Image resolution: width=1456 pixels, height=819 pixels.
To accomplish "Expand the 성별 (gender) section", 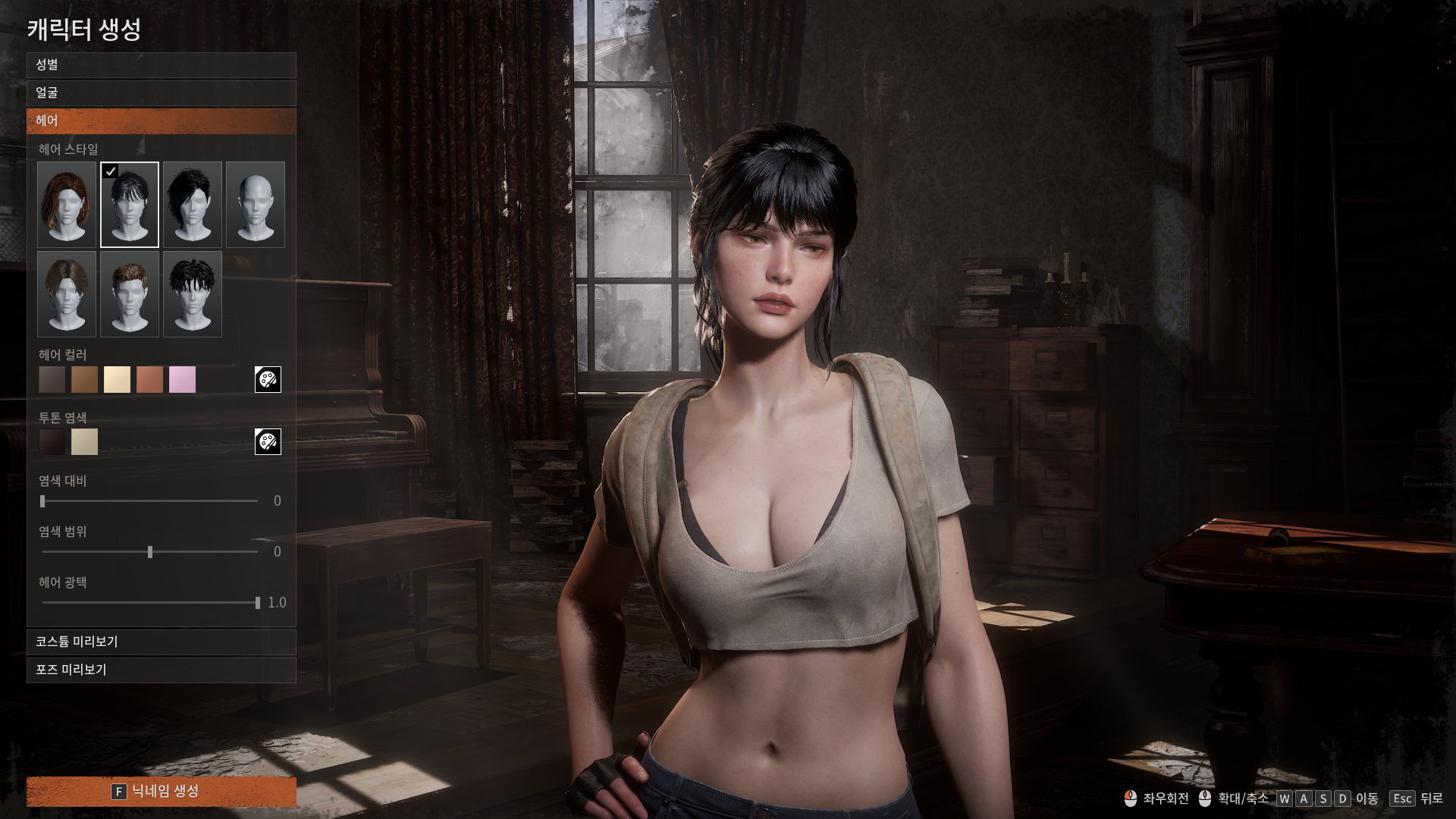I will [x=161, y=65].
